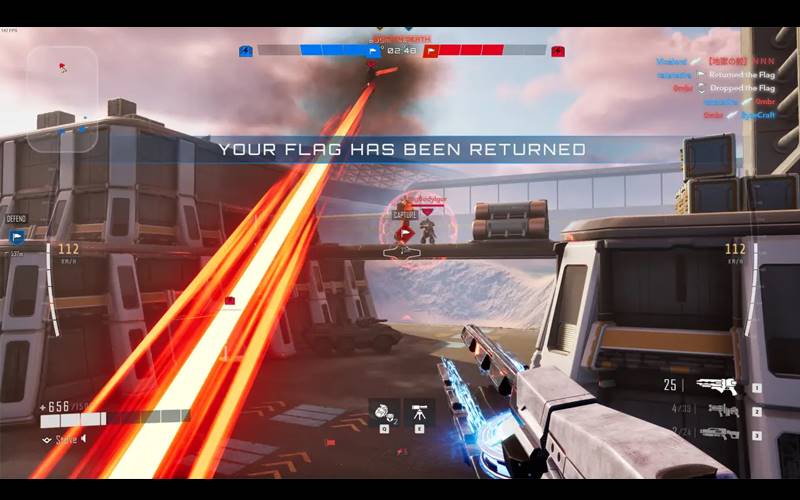The width and height of the screenshot is (800, 500).
Task: Select the "Dropped the Flag" feed entry
Action: pyautogui.click(x=740, y=88)
